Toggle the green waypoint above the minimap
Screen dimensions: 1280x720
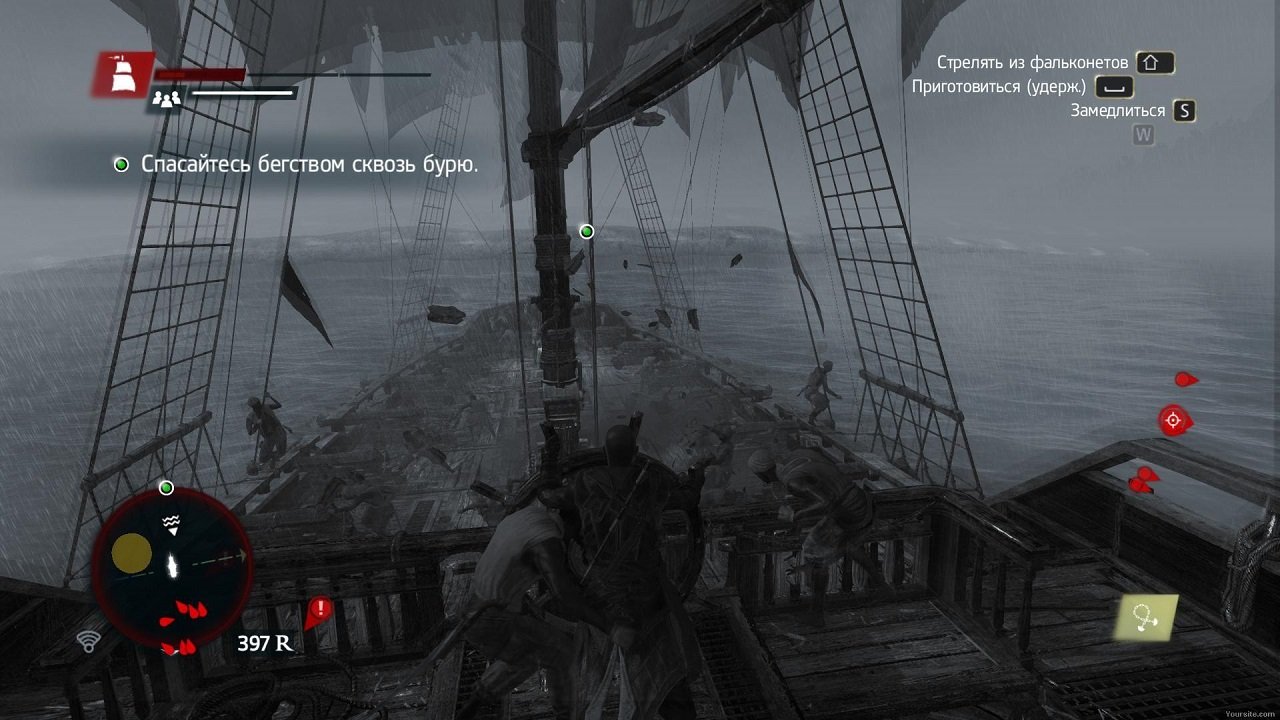tap(166, 487)
